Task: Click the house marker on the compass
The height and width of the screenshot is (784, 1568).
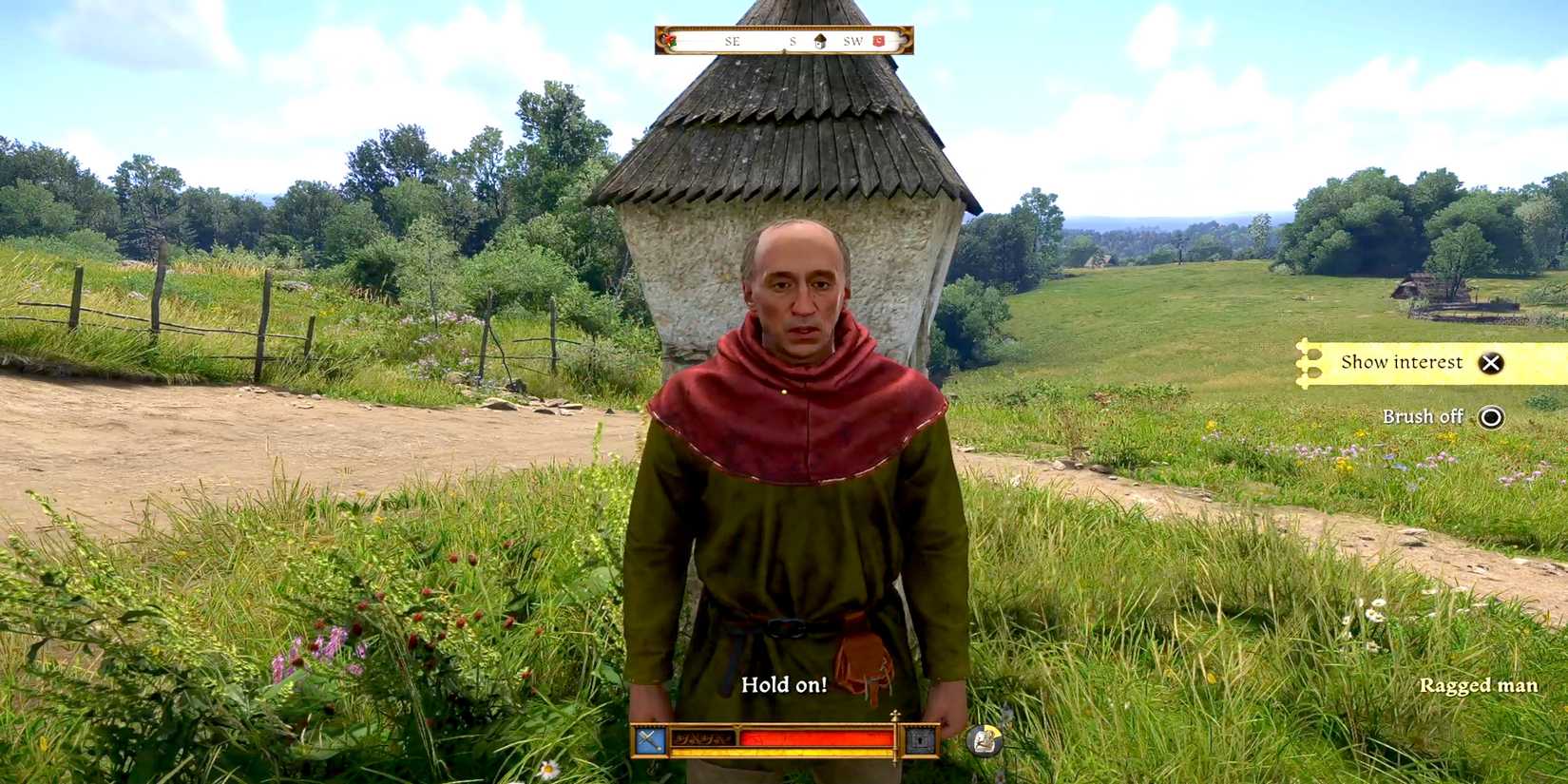Action: [x=820, y=41]
